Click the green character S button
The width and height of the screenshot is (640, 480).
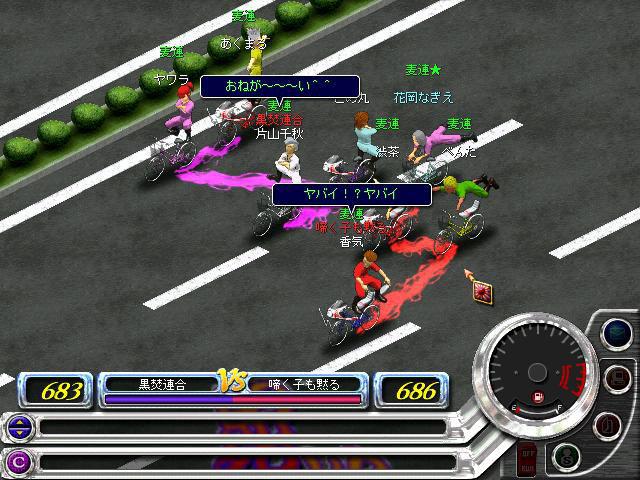click(x=566, y=456)
